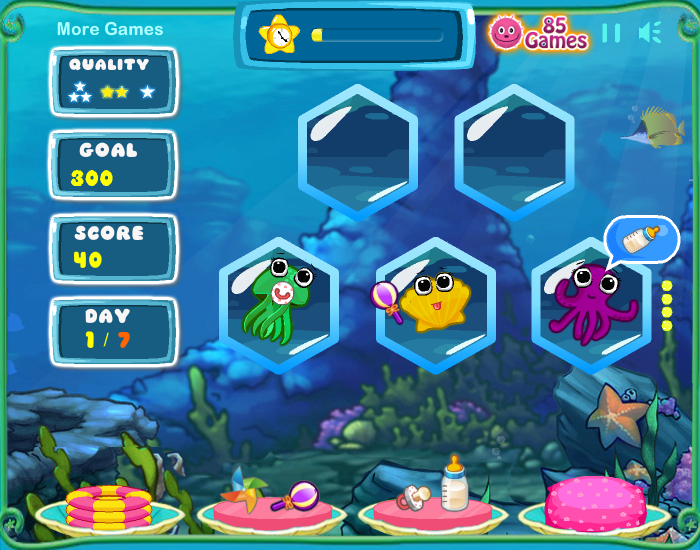
Task: Grab the pacifier on the pink tray
Action: [415, 495]
